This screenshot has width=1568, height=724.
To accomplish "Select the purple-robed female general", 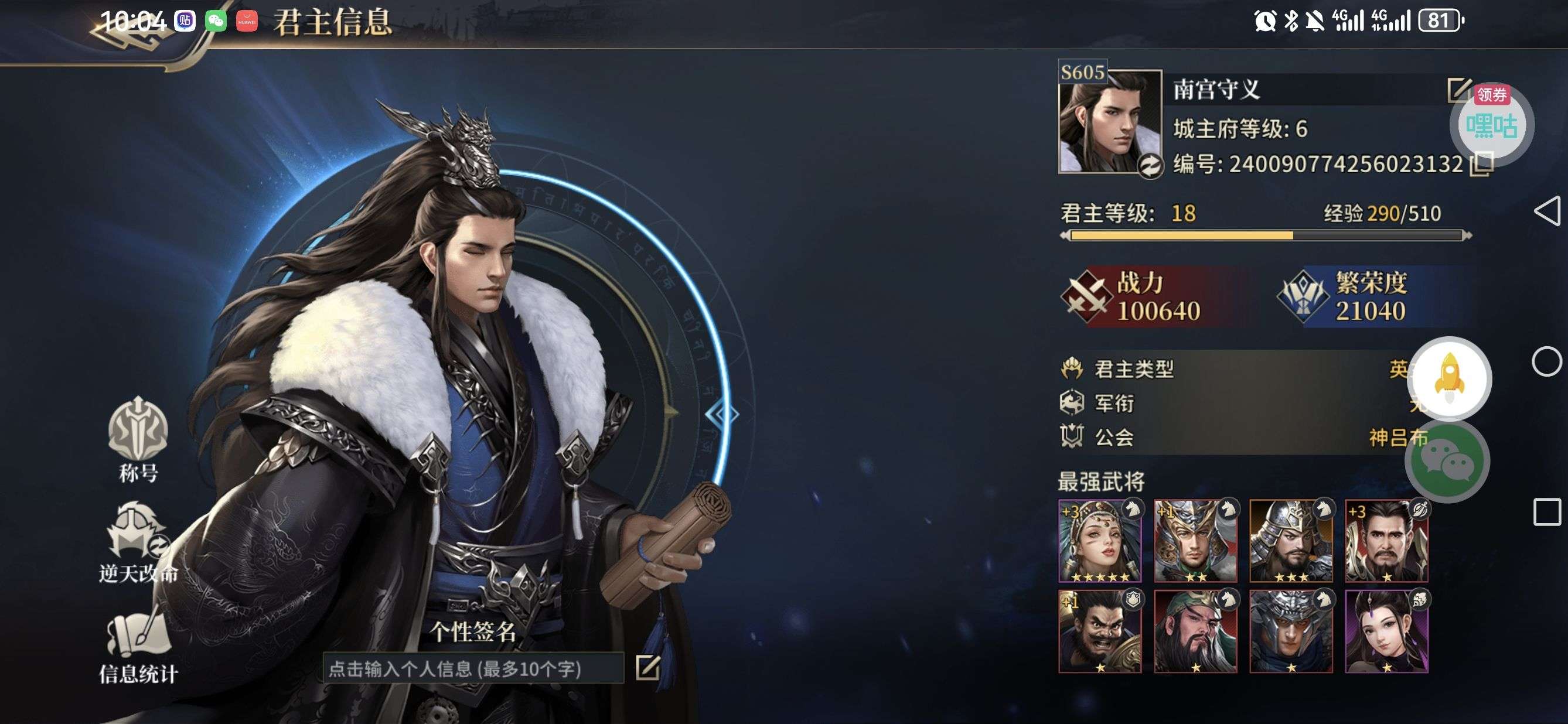I will [x=1386, y=631].
